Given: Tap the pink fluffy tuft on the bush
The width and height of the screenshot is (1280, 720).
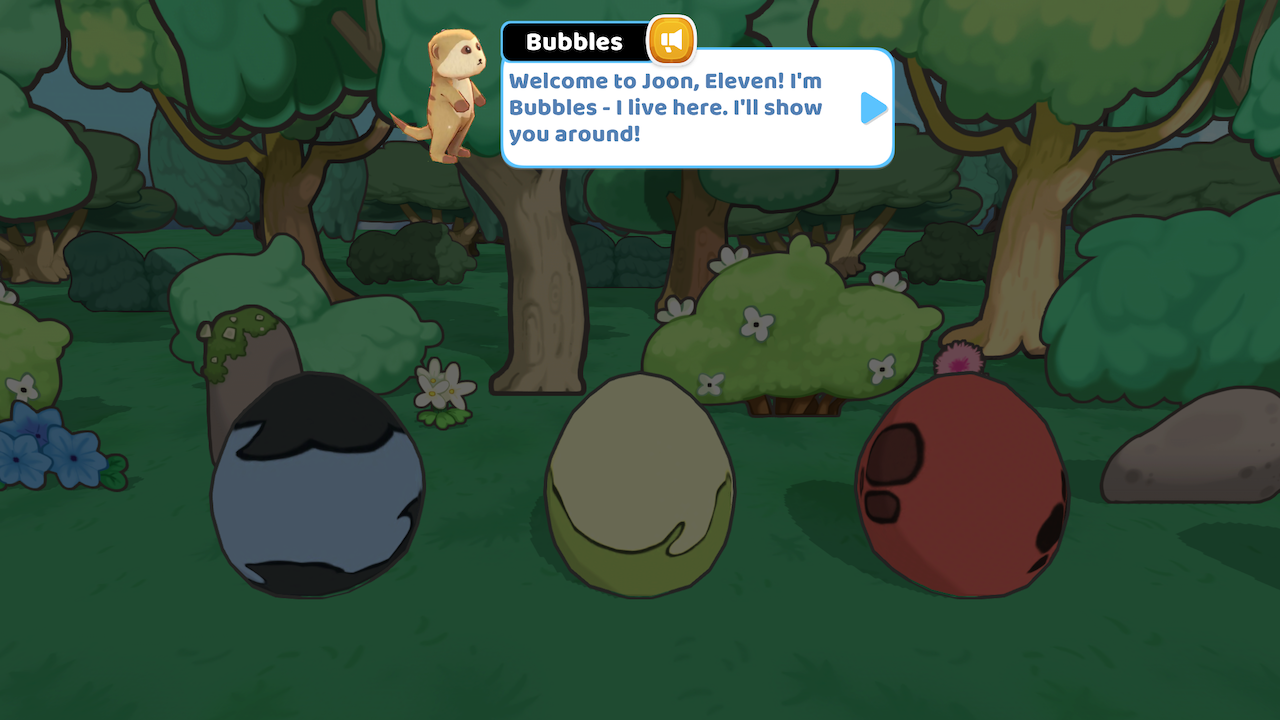Looking at the screenshot, I should (x=957, y=357).
